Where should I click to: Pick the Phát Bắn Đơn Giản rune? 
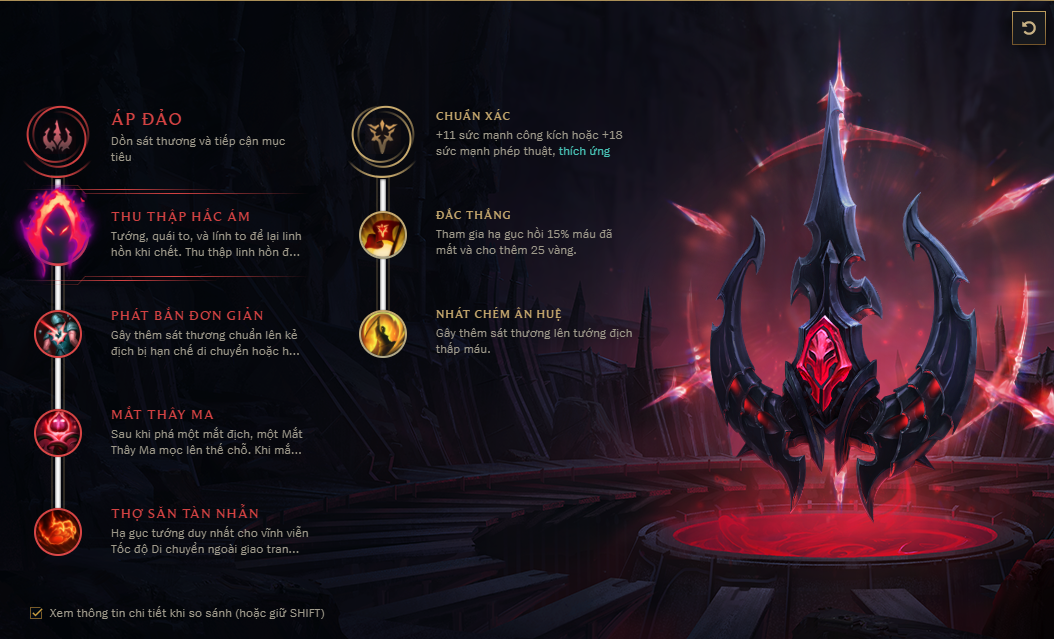57,332
